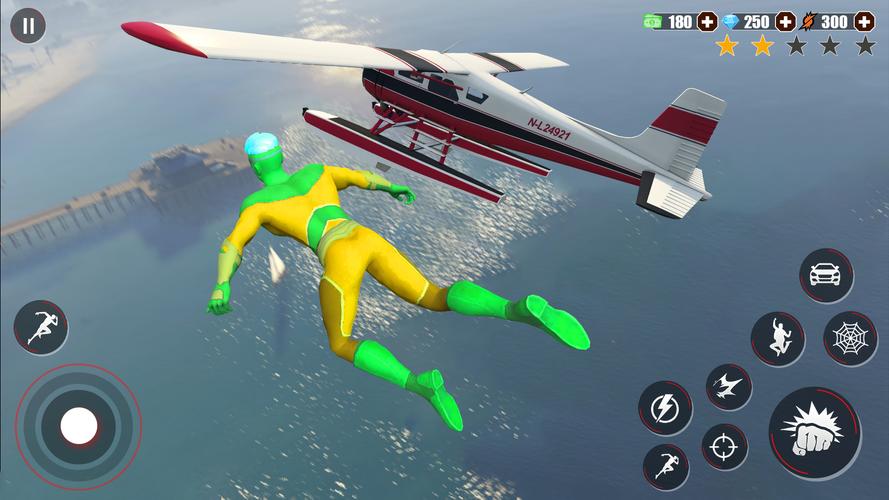Pause the game
This screenshot has height=500, width=889.
pos(28,26)
